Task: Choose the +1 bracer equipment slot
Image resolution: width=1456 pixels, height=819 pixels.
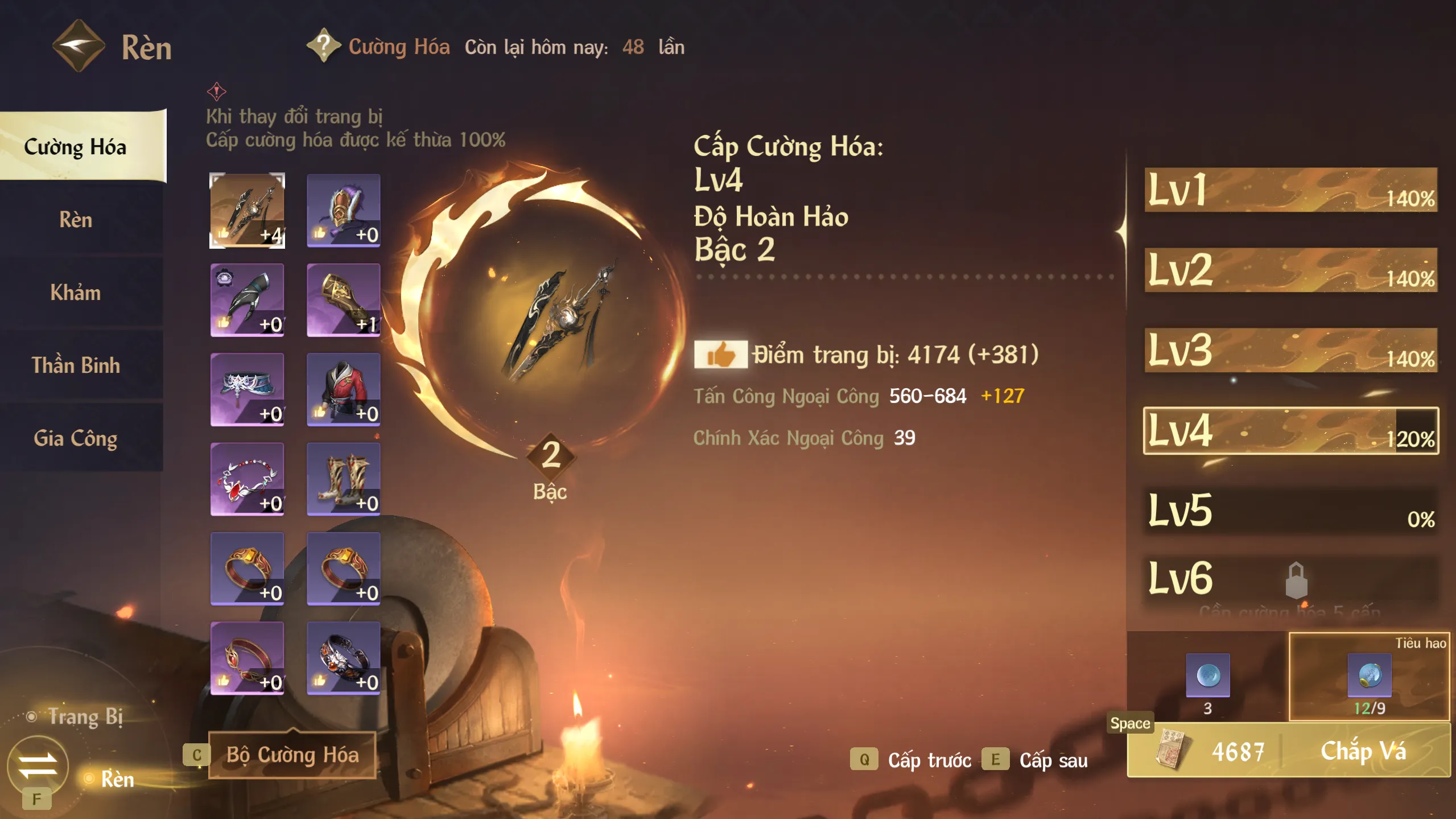Action: point(343,300)
